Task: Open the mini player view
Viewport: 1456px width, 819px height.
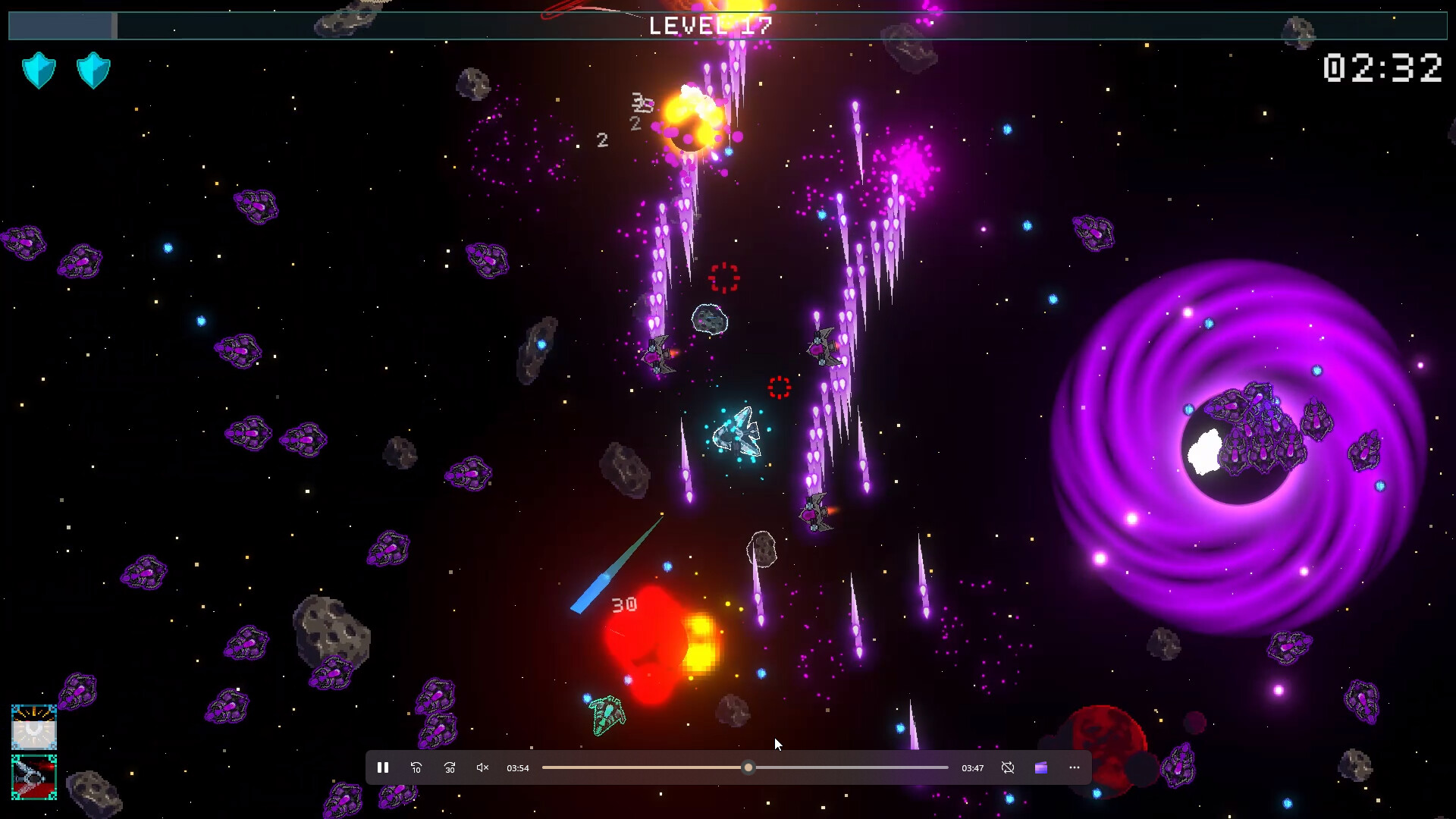Action: [x=1040, y=767]
